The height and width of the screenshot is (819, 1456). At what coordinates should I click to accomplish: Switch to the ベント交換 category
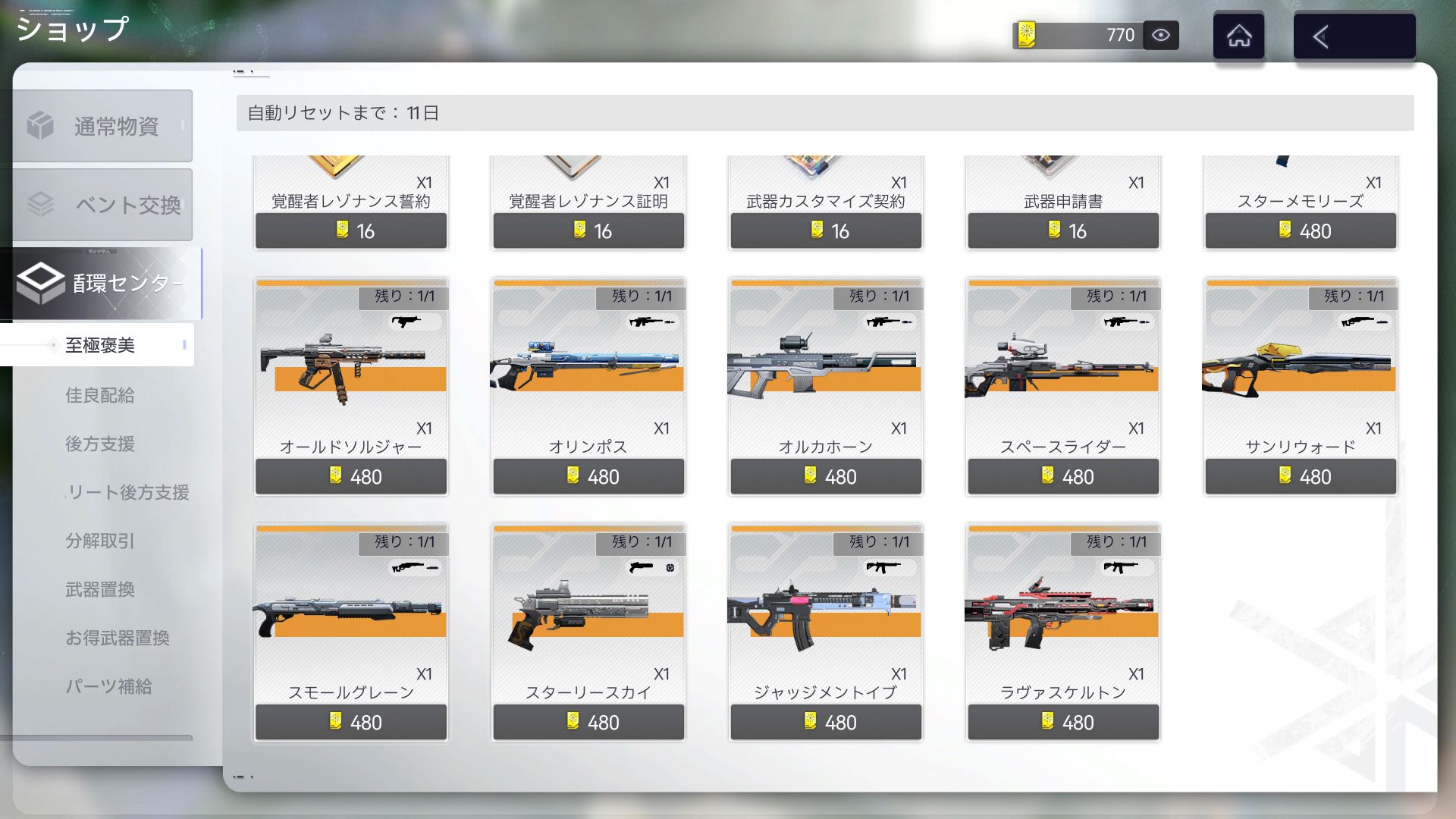pyautogui.click(x=102, y=205)
